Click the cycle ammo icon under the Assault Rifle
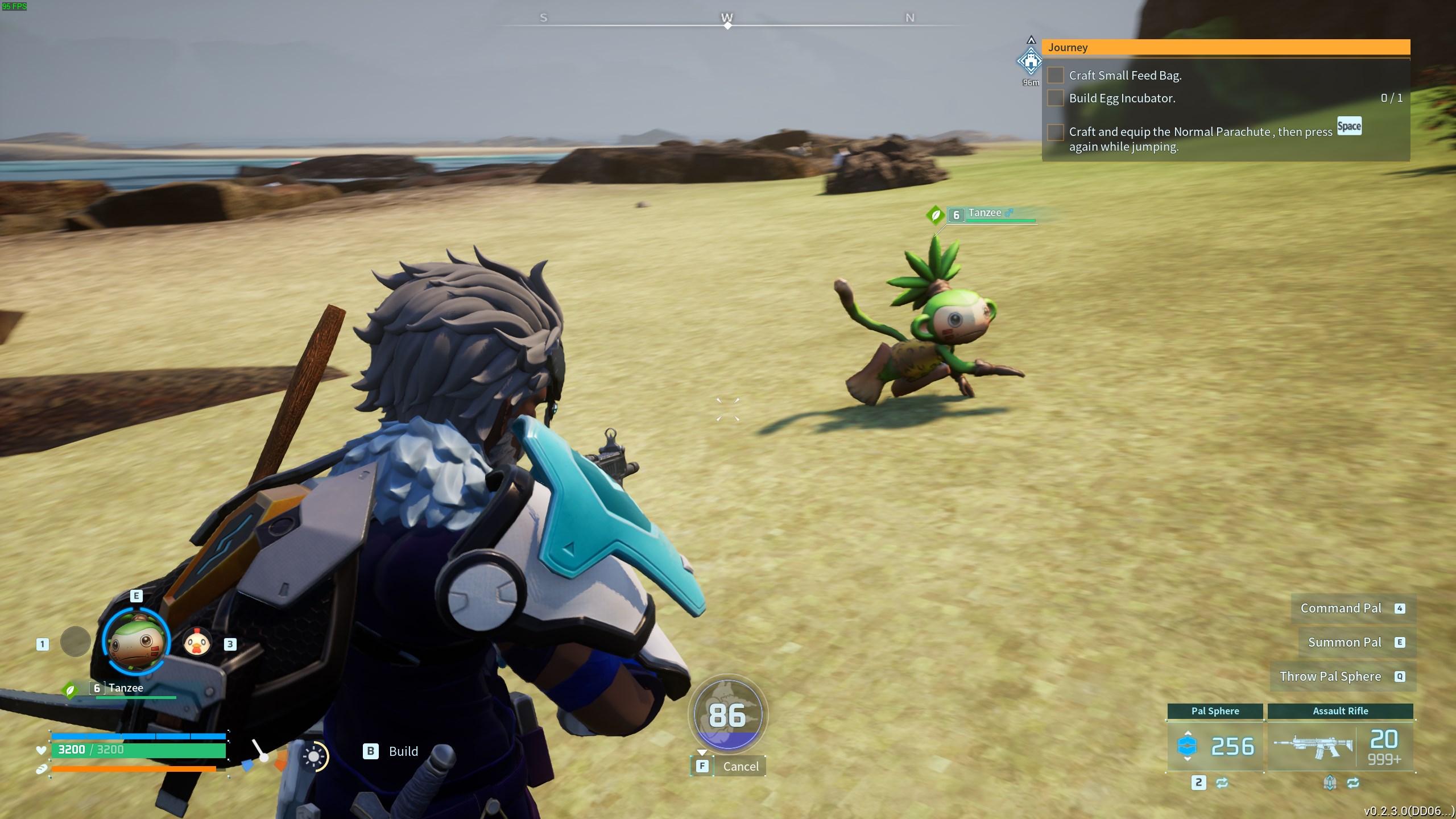1456x819 pixels. pyautogui.click(x=1354, y=784)
